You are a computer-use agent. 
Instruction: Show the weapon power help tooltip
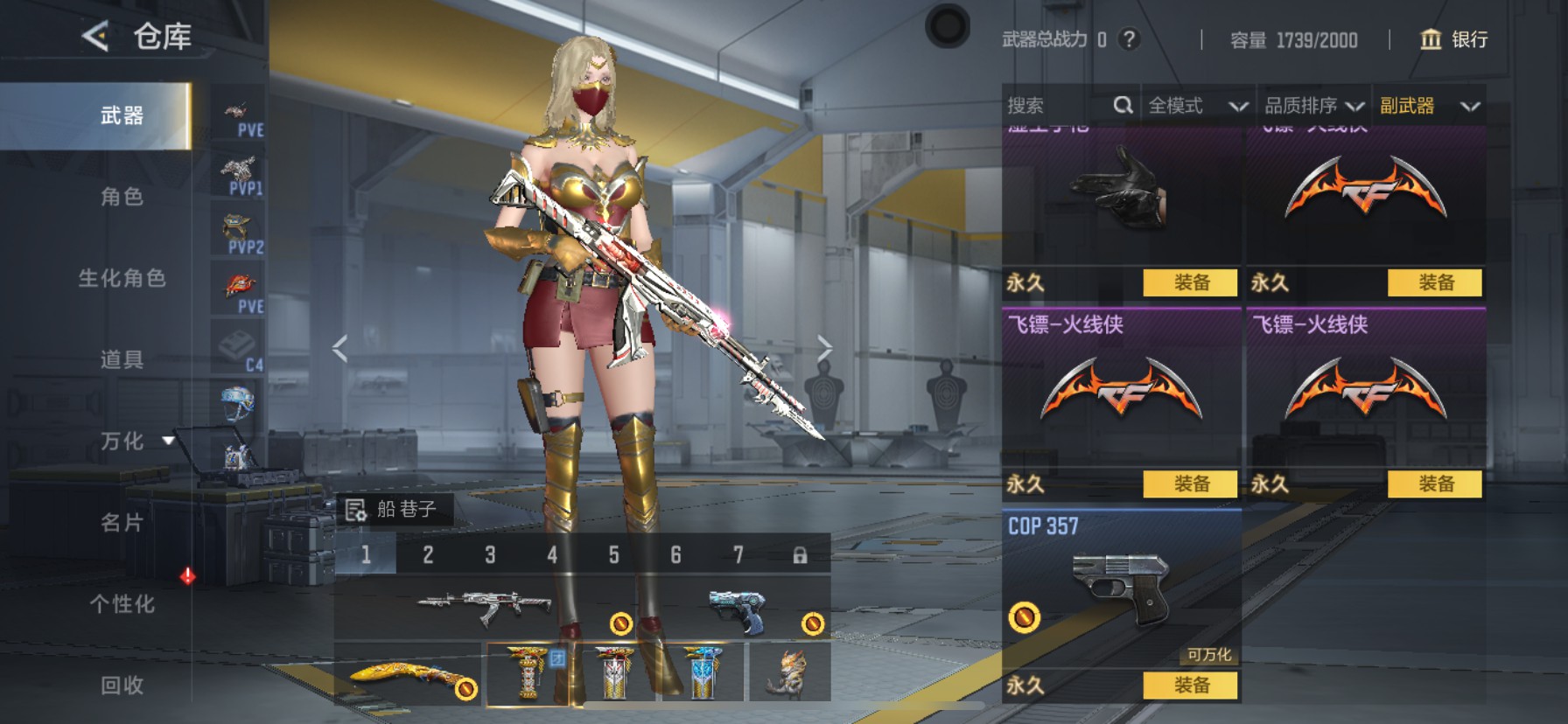coord(1130,39)
